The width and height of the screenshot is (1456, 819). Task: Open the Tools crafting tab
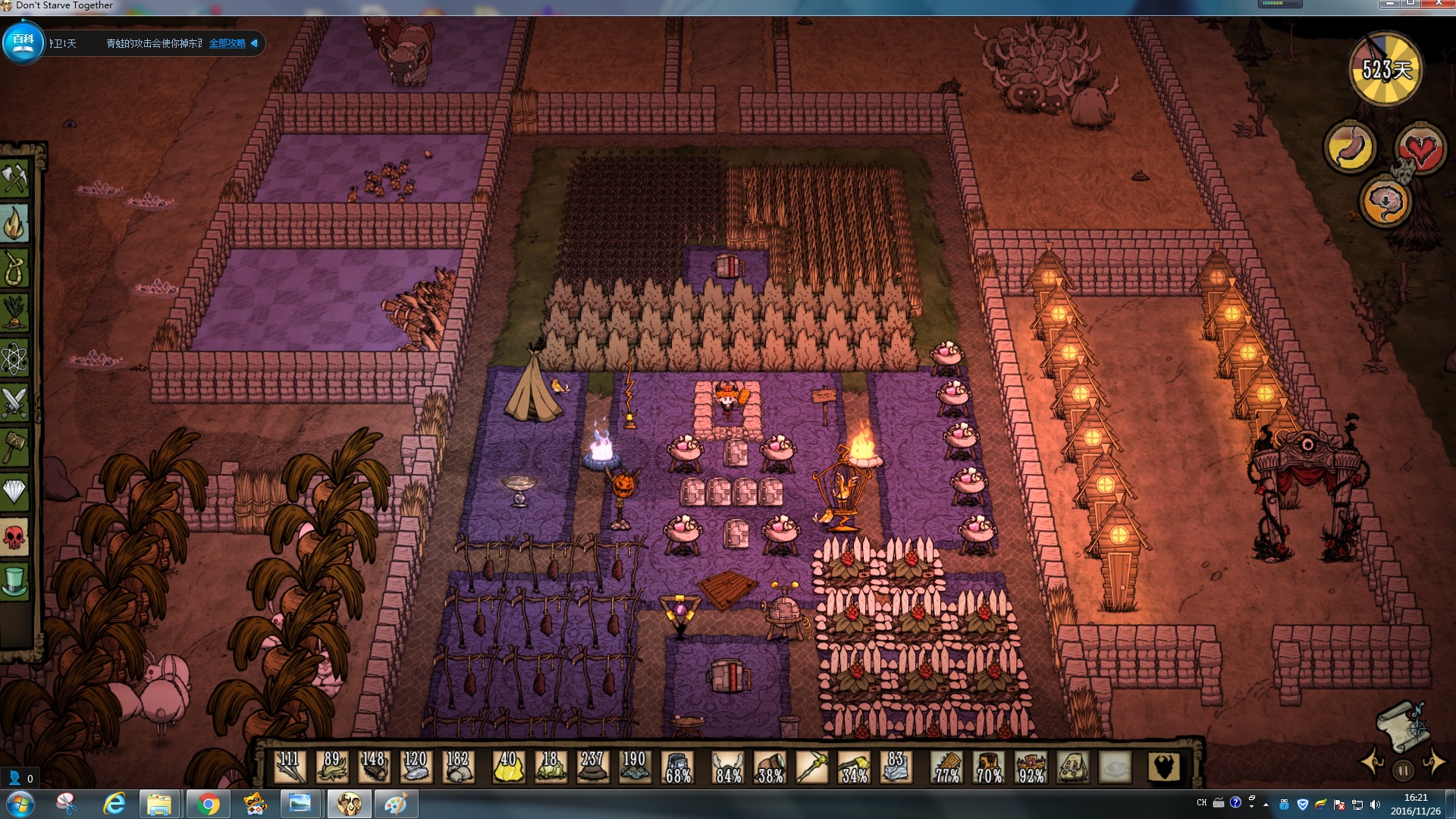click(x=14, y=179)
